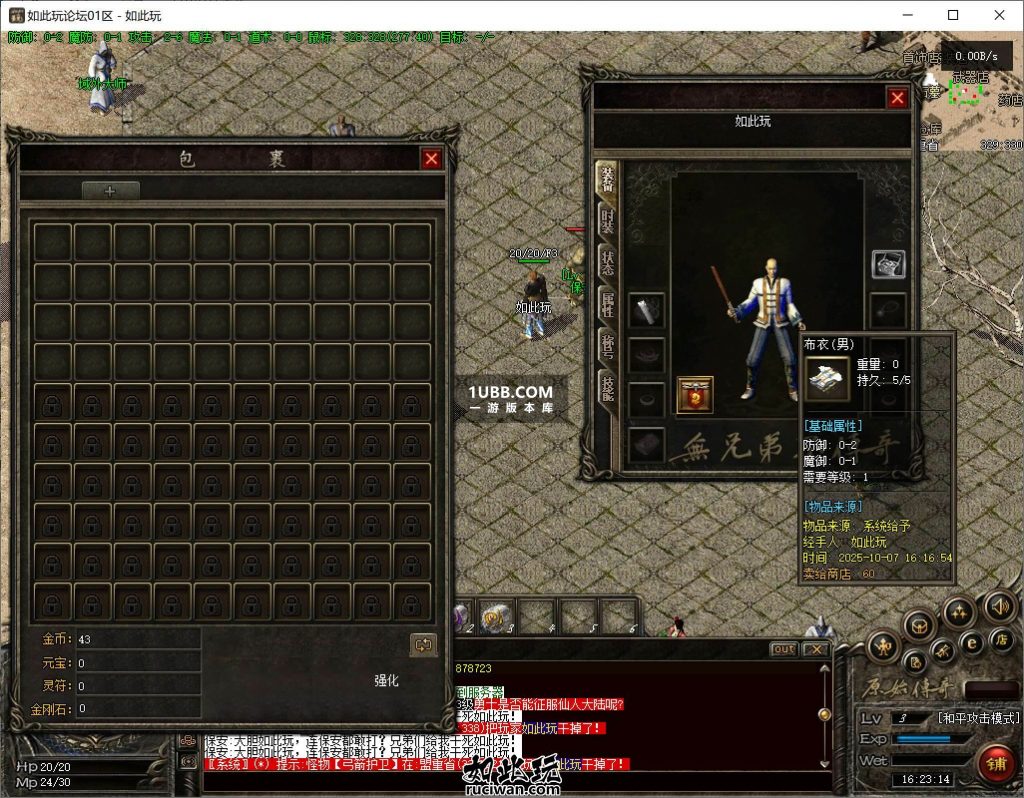The image size is (1024, 798).
Task: Switch to the 时装 fashion tab
Action: [606, 221]
